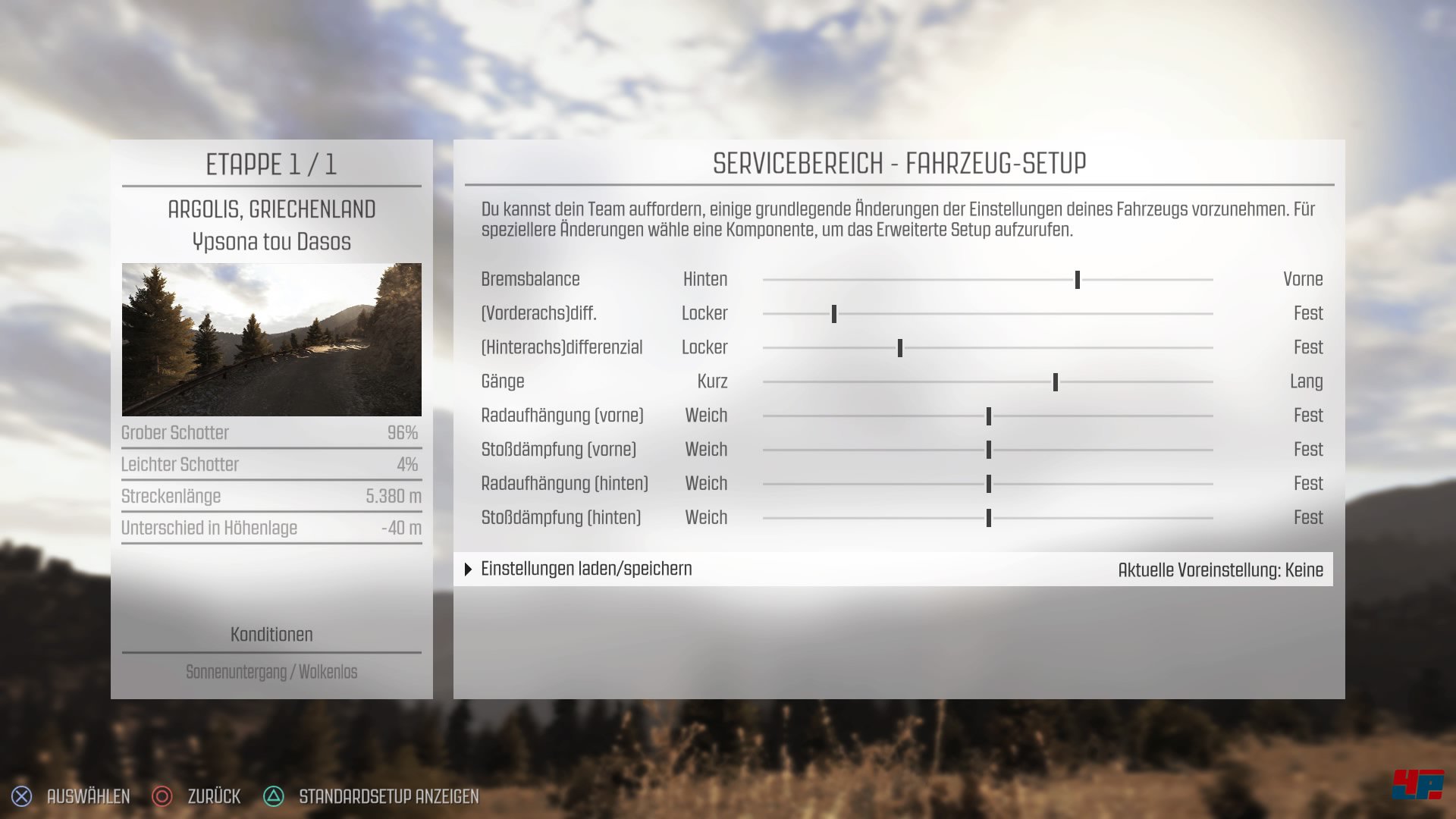Click the Stoßdämpfung (vorne) slider handle
The height and width of the screenshot is (819, 1456).
(x=989, y=450)
